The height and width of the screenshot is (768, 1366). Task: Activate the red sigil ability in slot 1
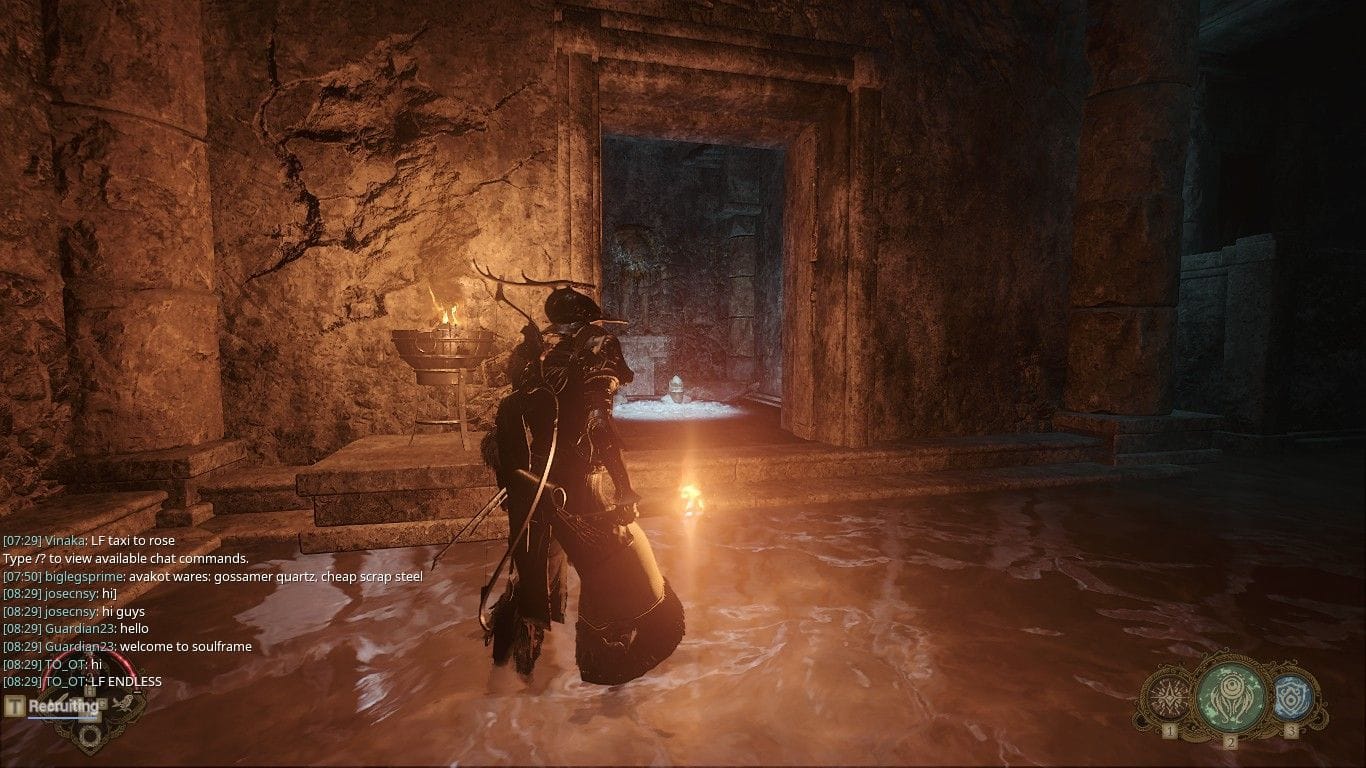click(x=1170, y=697)
